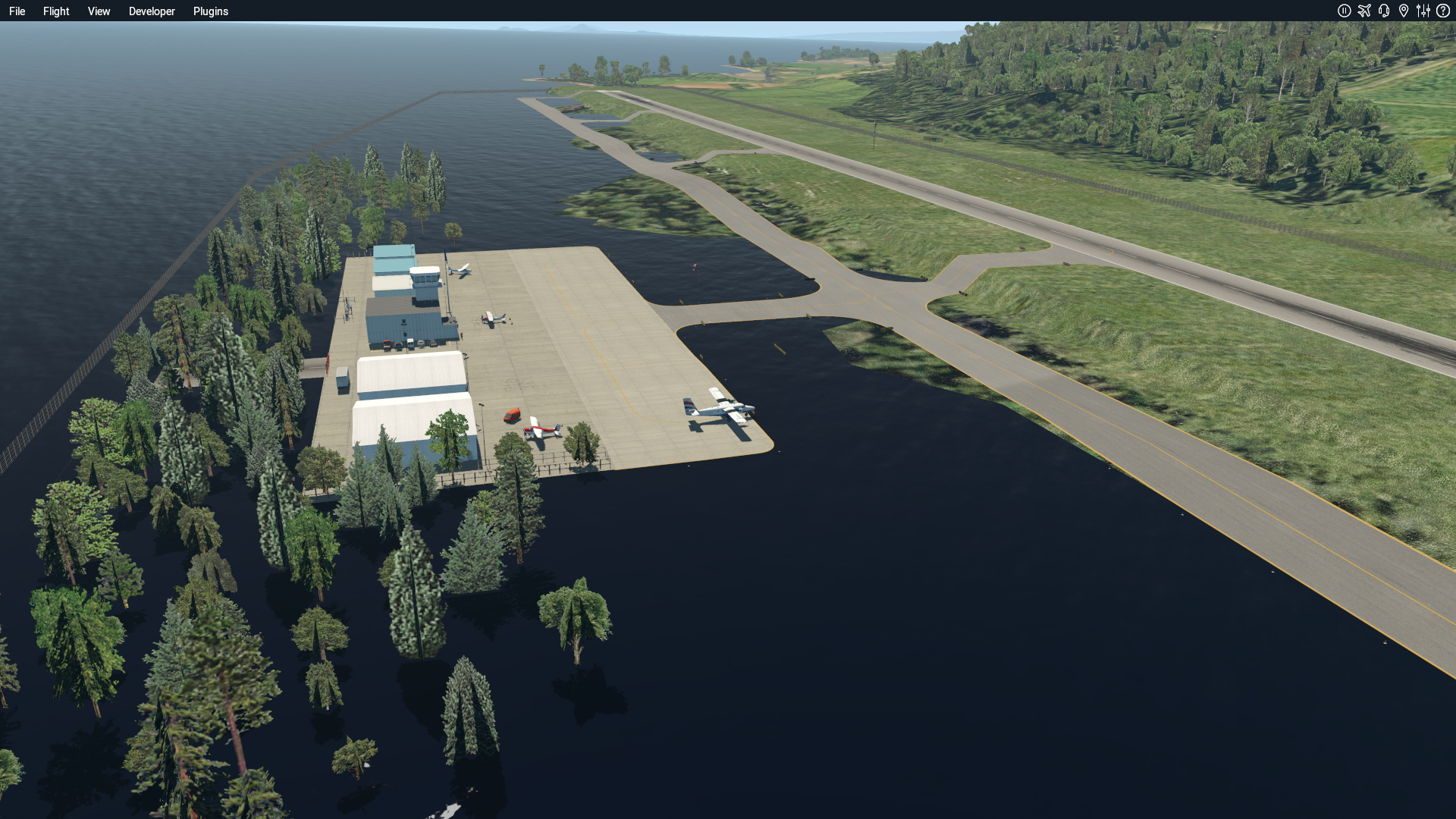Open the File menu
The image size is (1456, 819).
pyautogui.click(x=17, y=11)
